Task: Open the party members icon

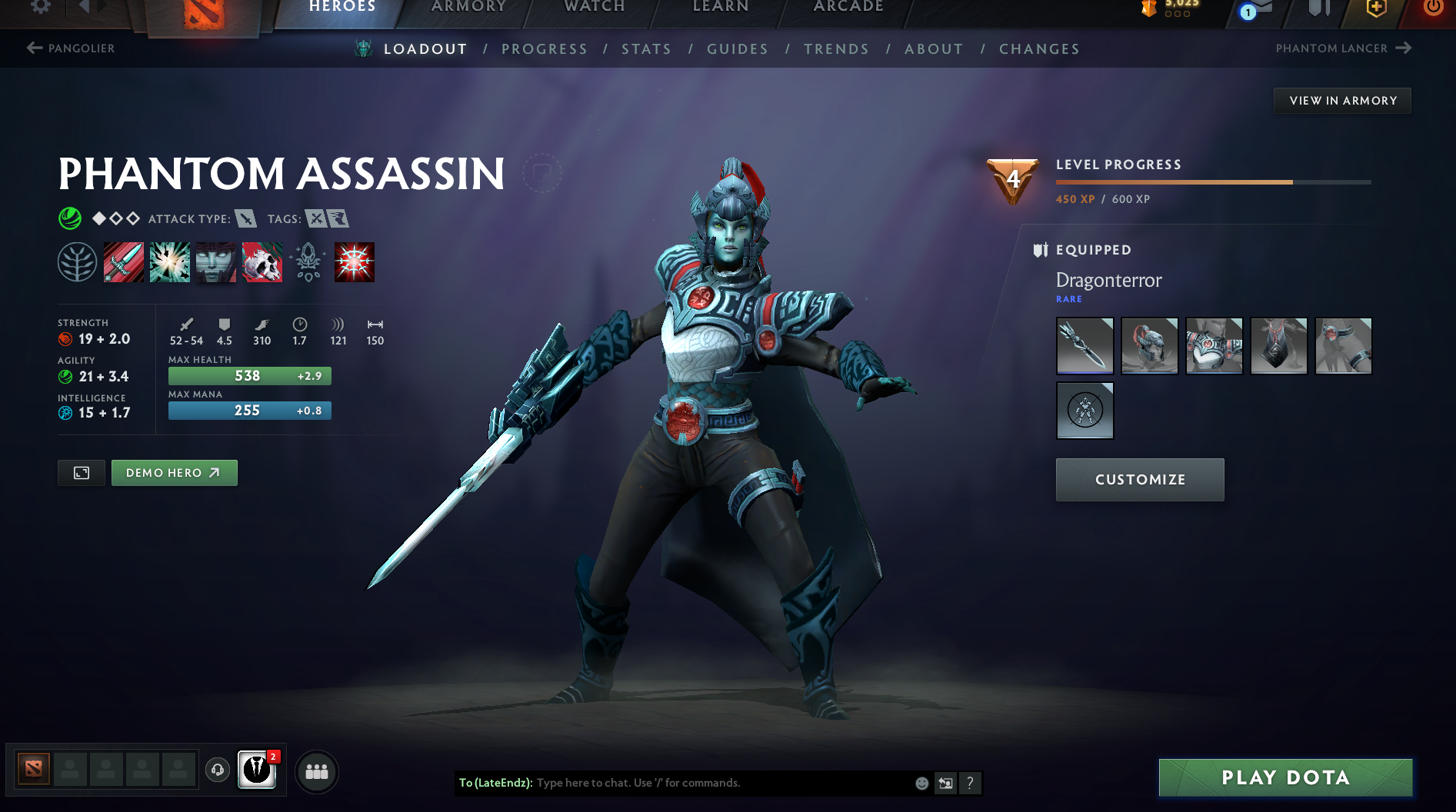Action: tap(316, 771)
